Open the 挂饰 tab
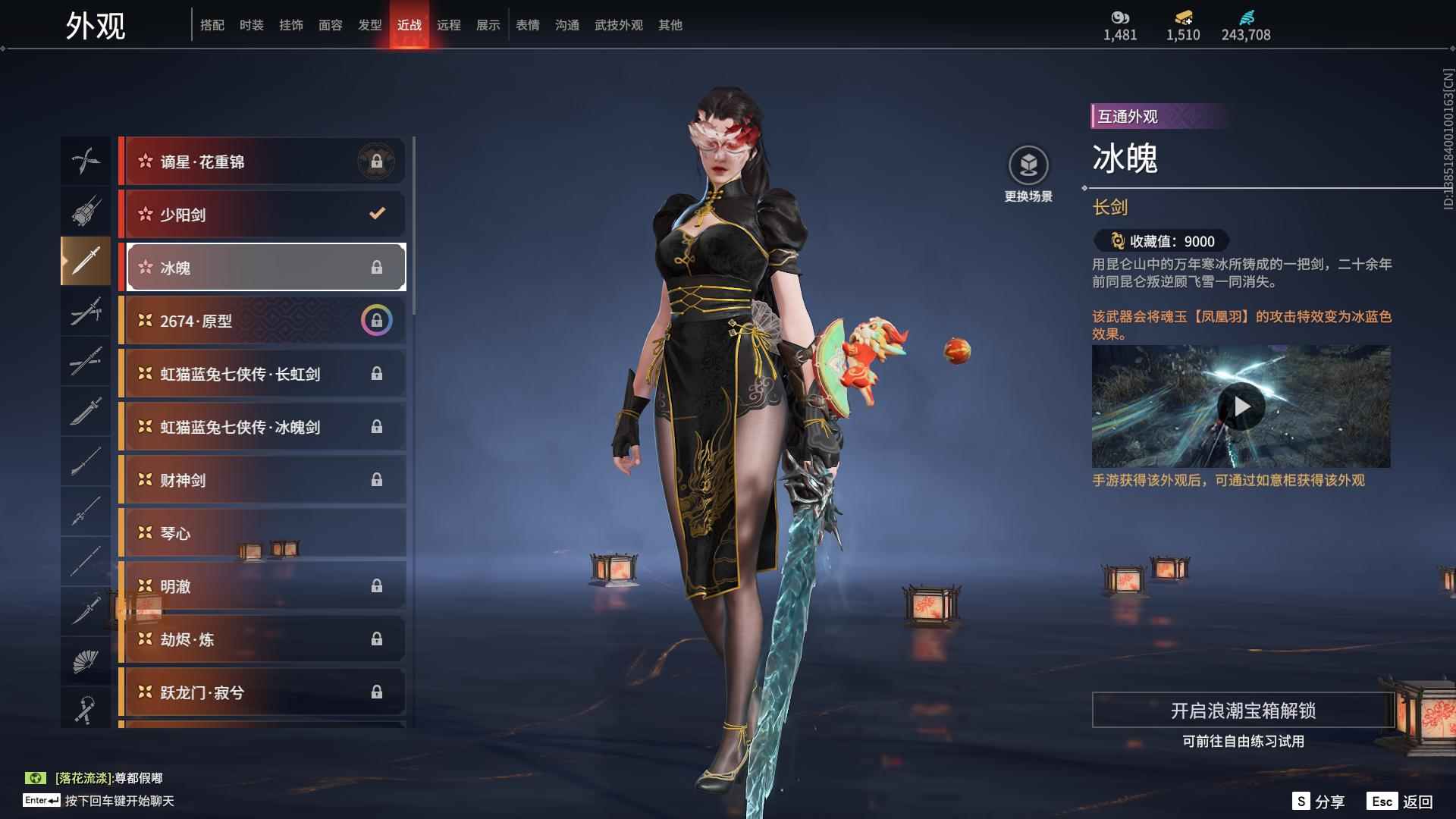 coord(290,25)
